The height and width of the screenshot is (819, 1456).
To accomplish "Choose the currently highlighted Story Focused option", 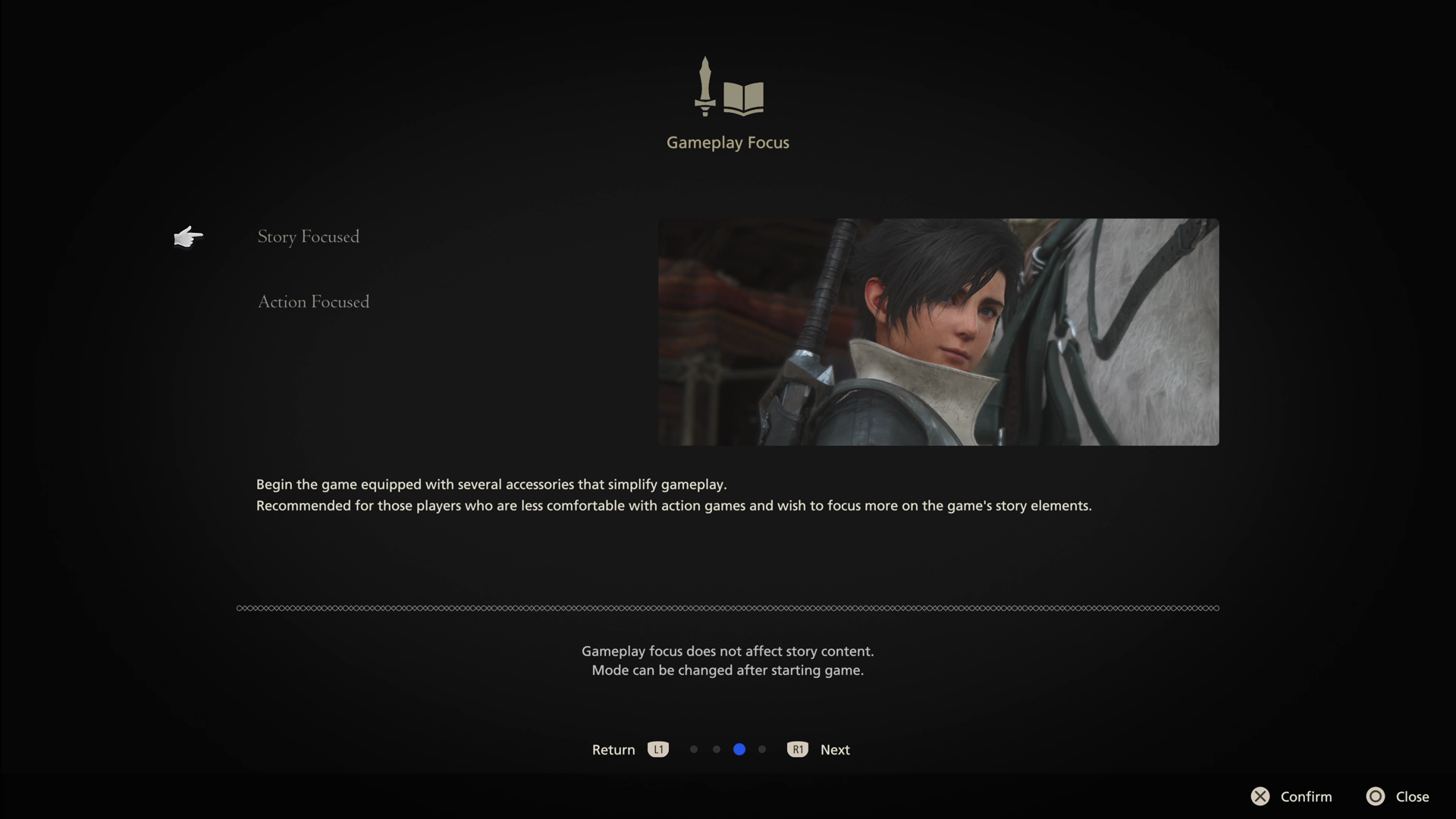I will pos(308,237).
